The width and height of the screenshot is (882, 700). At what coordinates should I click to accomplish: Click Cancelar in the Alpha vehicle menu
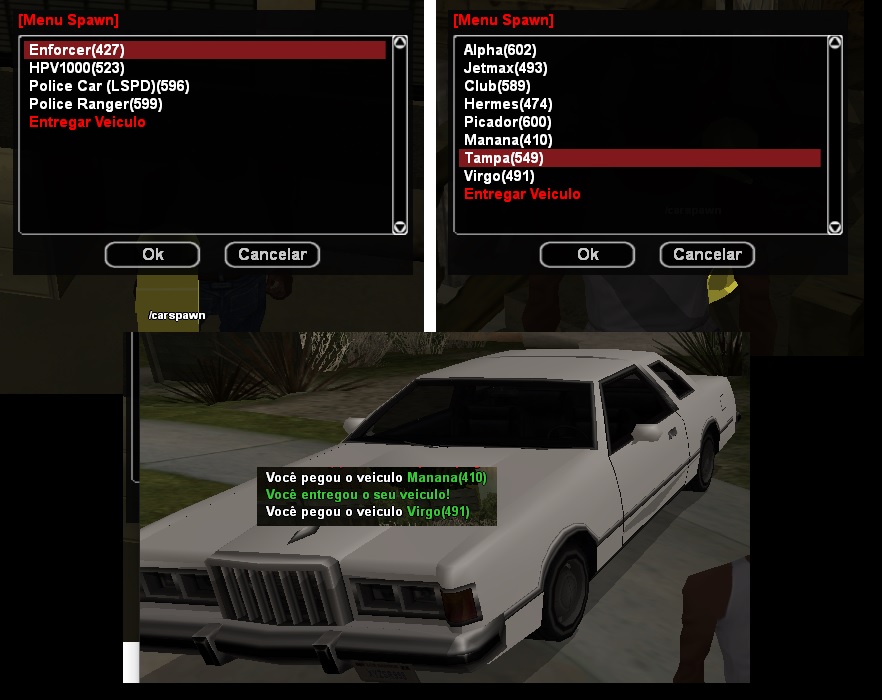click(707, 255)
